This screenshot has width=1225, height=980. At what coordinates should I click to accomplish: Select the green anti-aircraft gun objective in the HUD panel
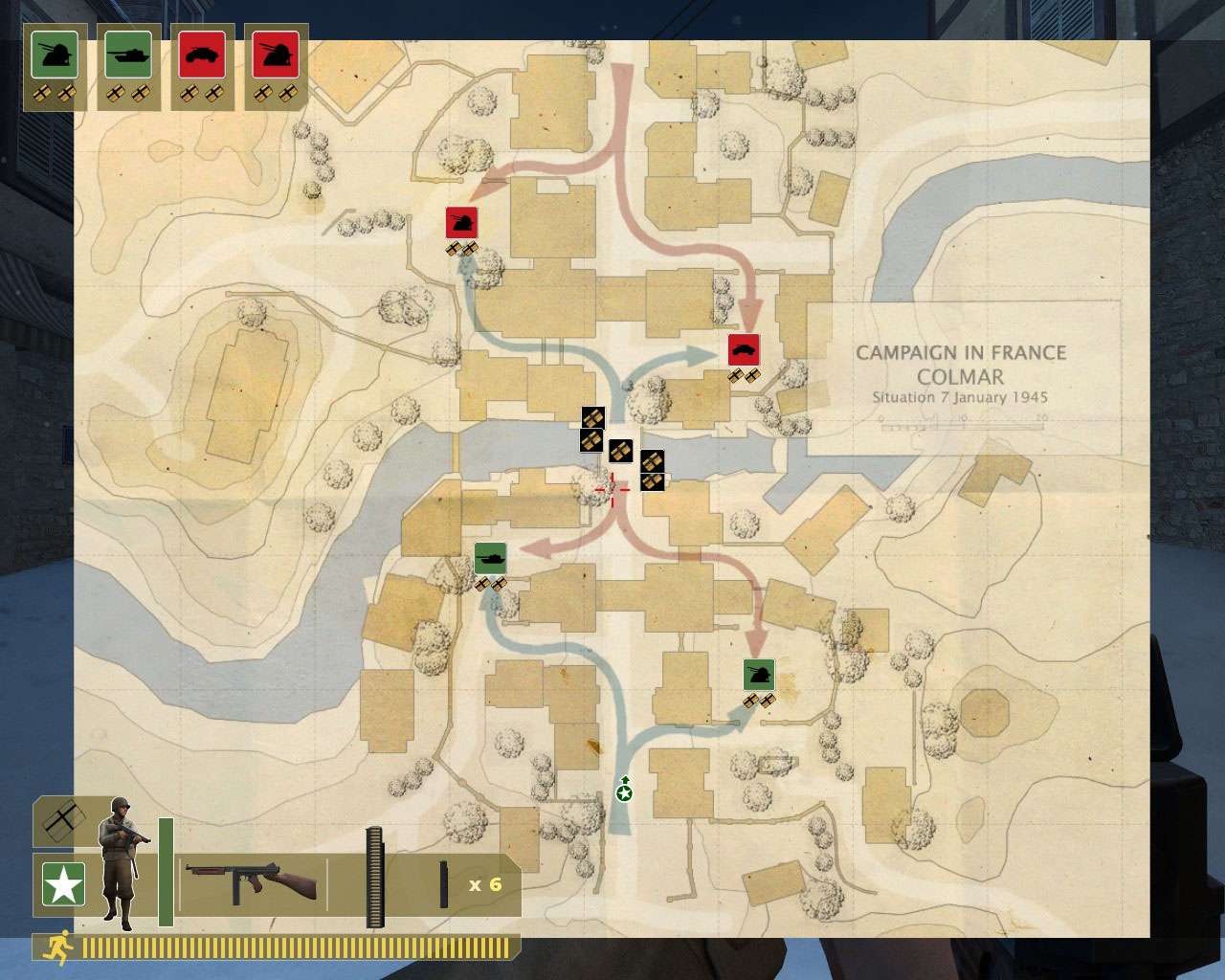(55, 55)
